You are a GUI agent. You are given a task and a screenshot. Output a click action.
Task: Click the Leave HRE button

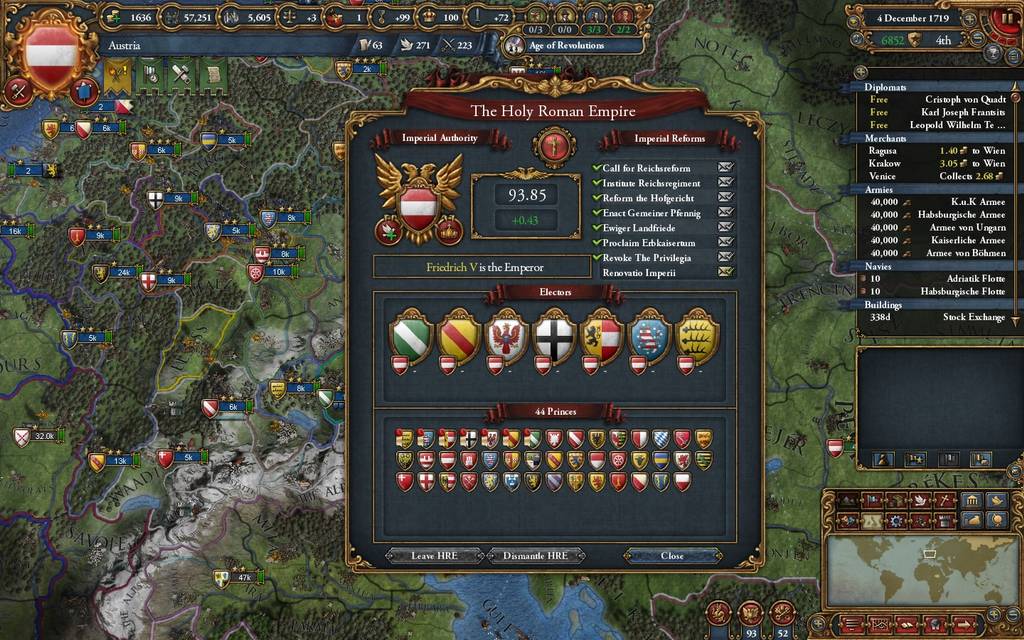pyautogui.click(x=435, y=556)
